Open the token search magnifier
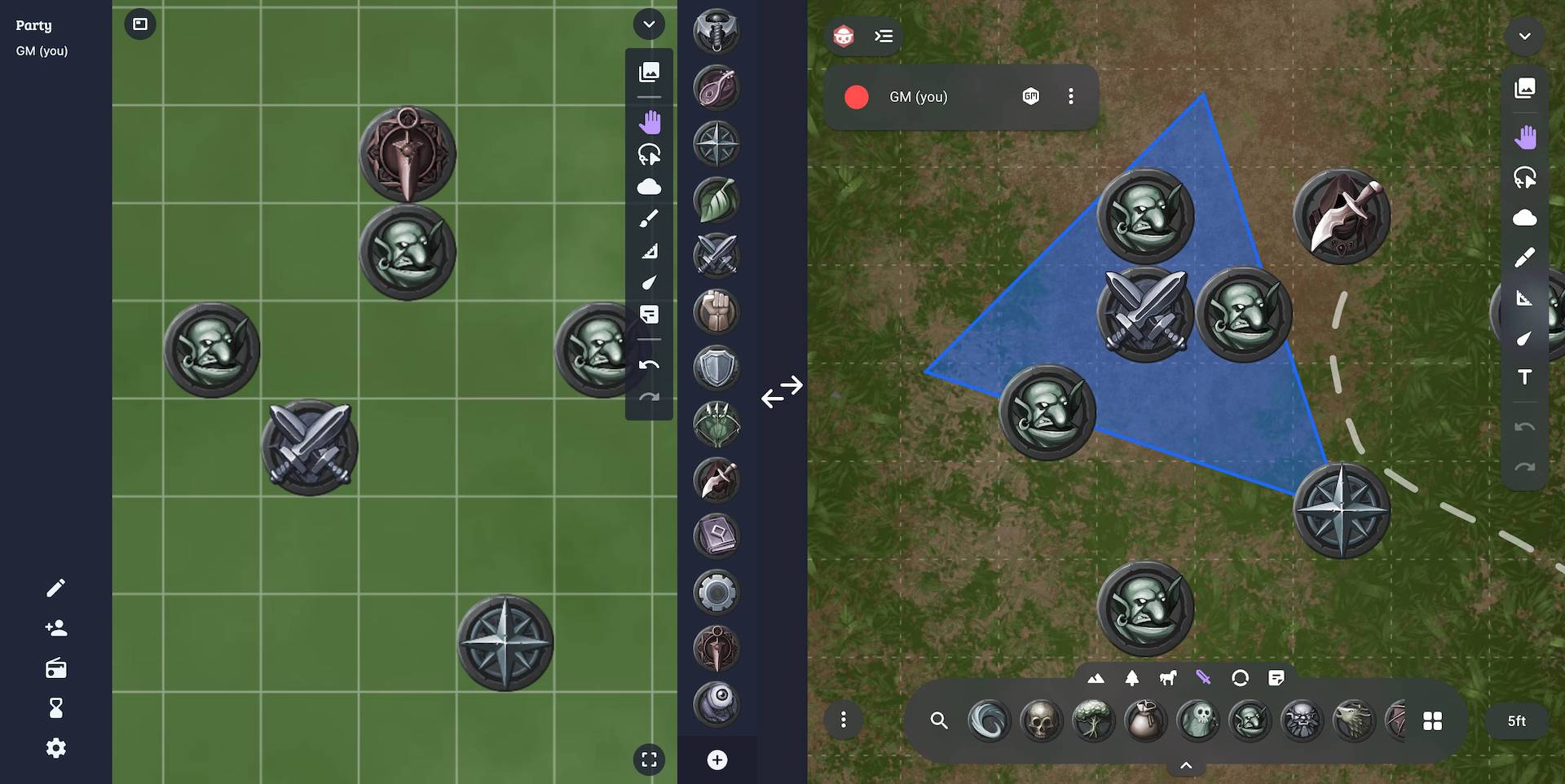This screenshot has height=784, width=1565. pos(939,720)
